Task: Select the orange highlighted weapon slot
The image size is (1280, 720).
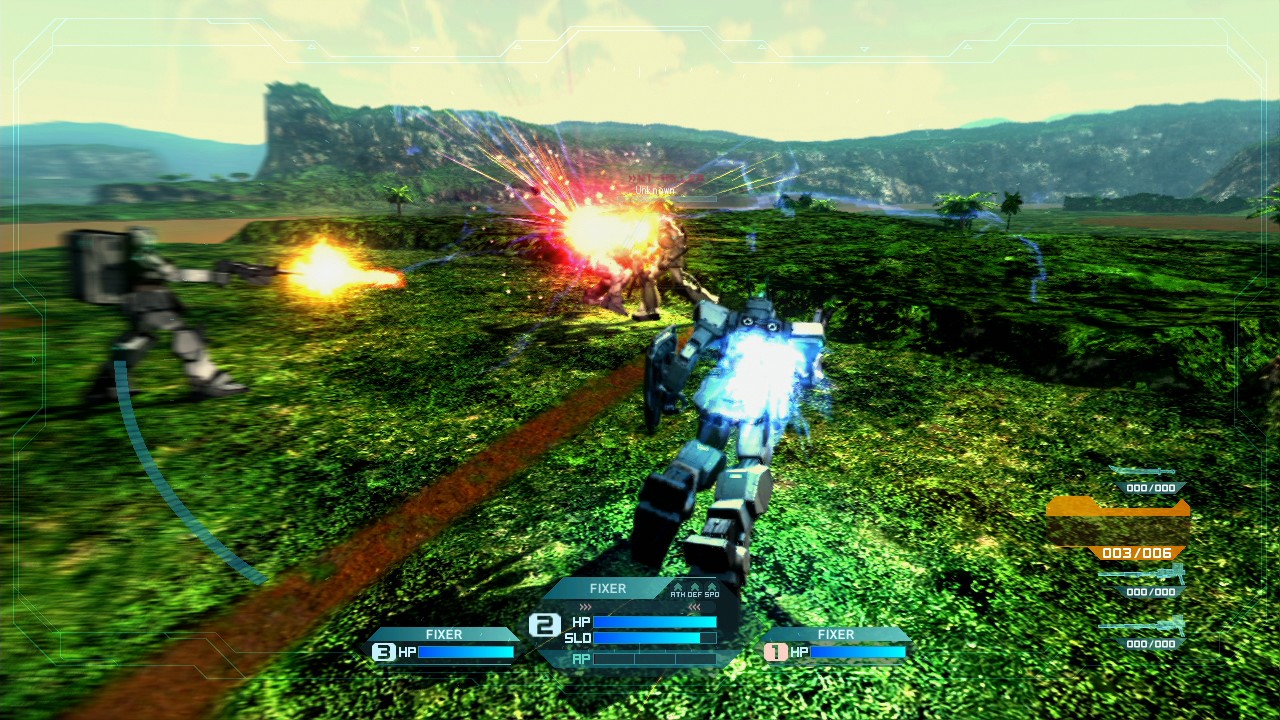Action: [1118, 527]
